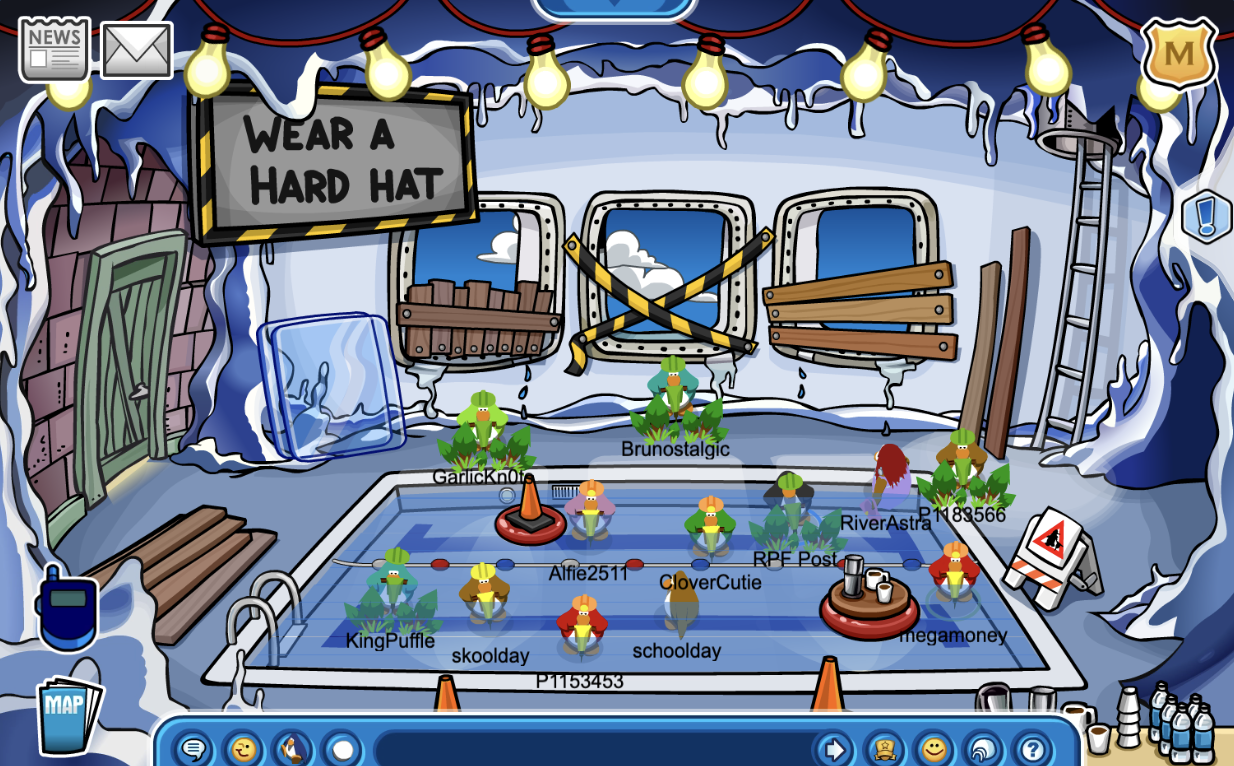Viewport: 1234px width, 766px height.
Task: Open the spy phone
Action: [66, 608]
